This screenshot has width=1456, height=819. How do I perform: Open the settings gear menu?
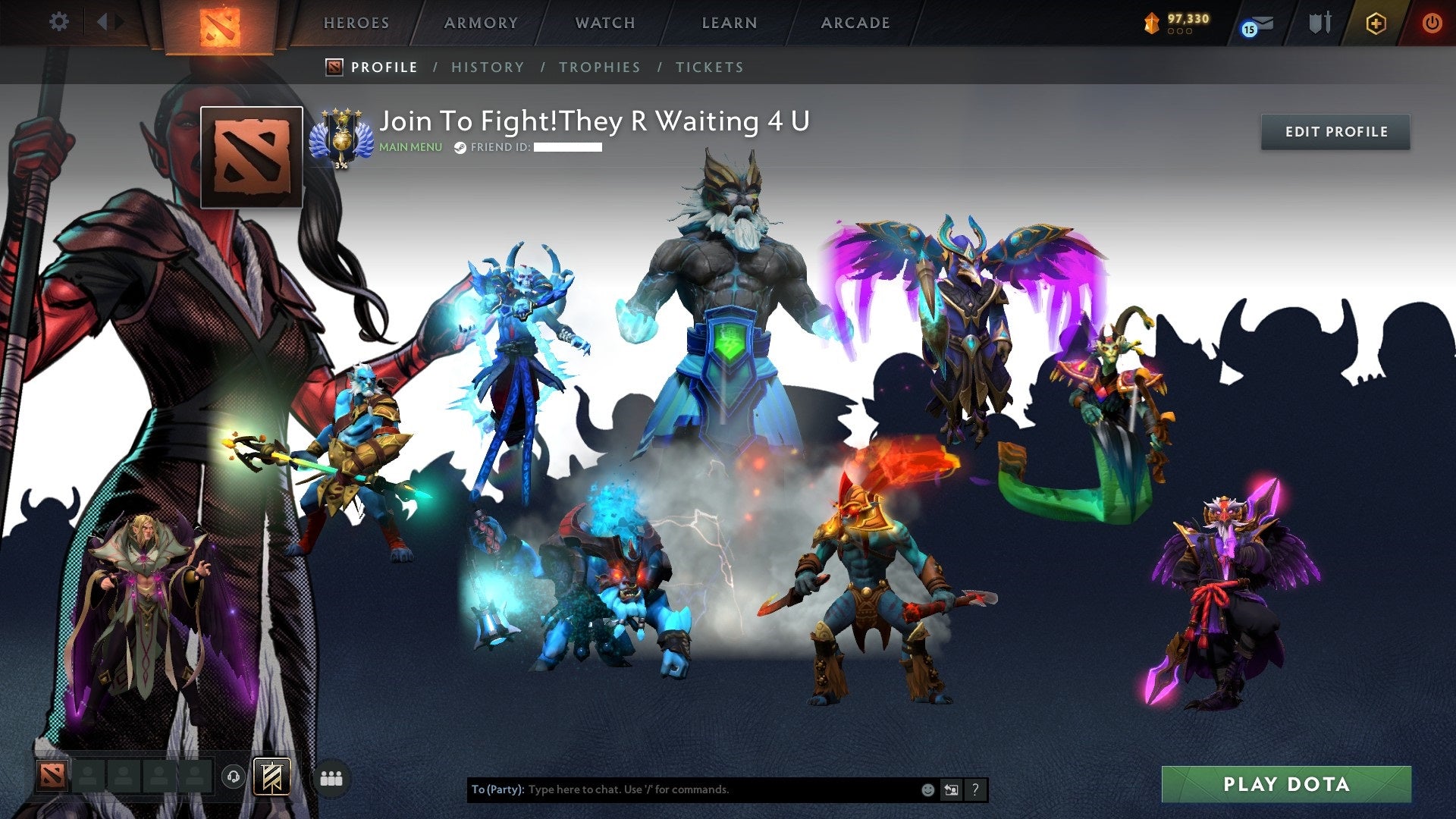click(x=59, y=21)
